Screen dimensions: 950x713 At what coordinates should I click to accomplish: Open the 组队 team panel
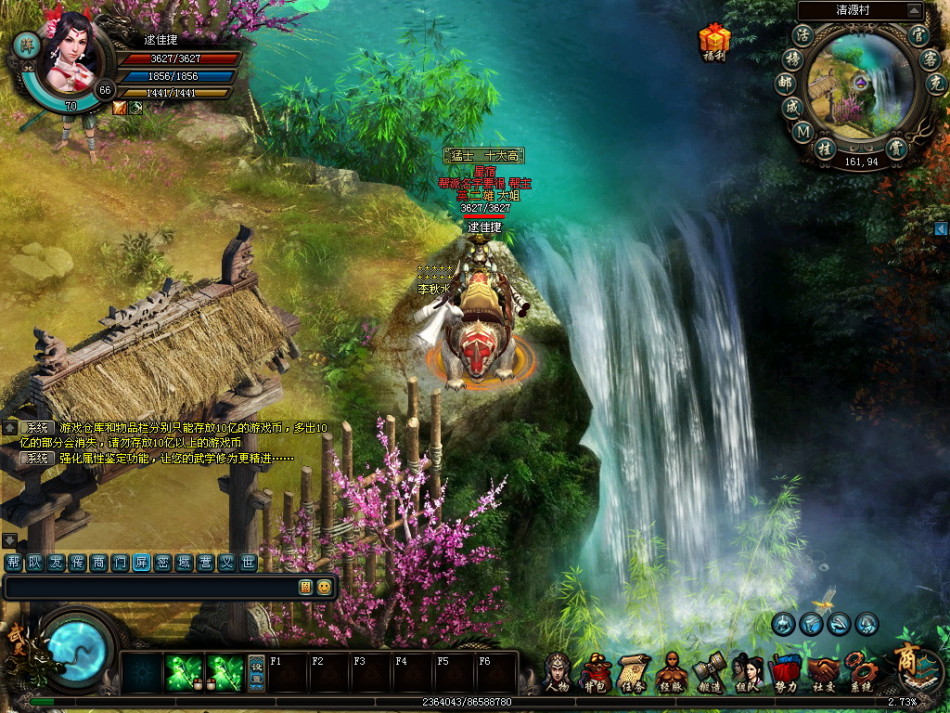click(x=746, y=673)
